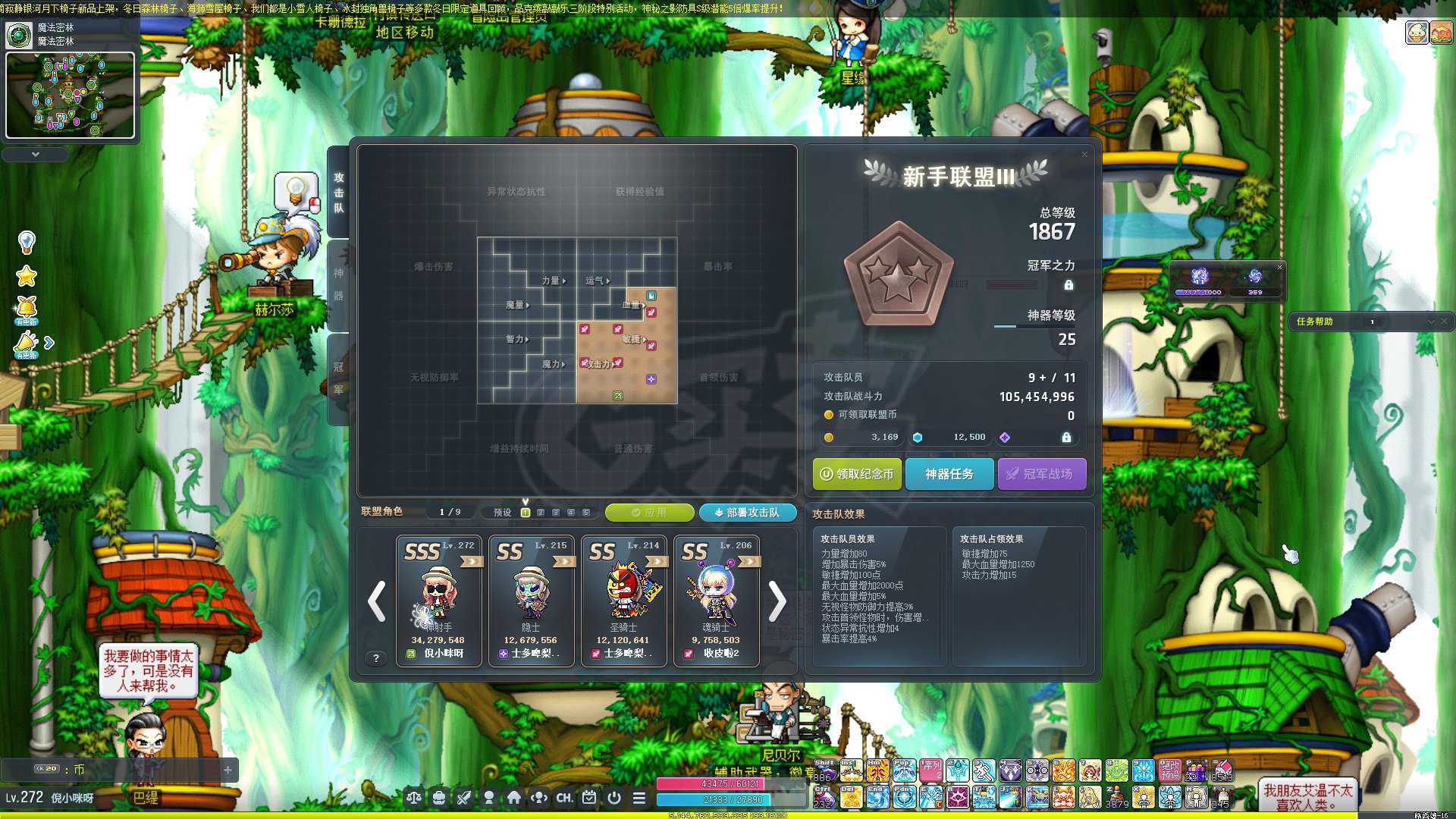Click the community friends icon in the taskbar
Image resolution: width=1456 pixels, height=819 pixels.
(x=538, y=798)
